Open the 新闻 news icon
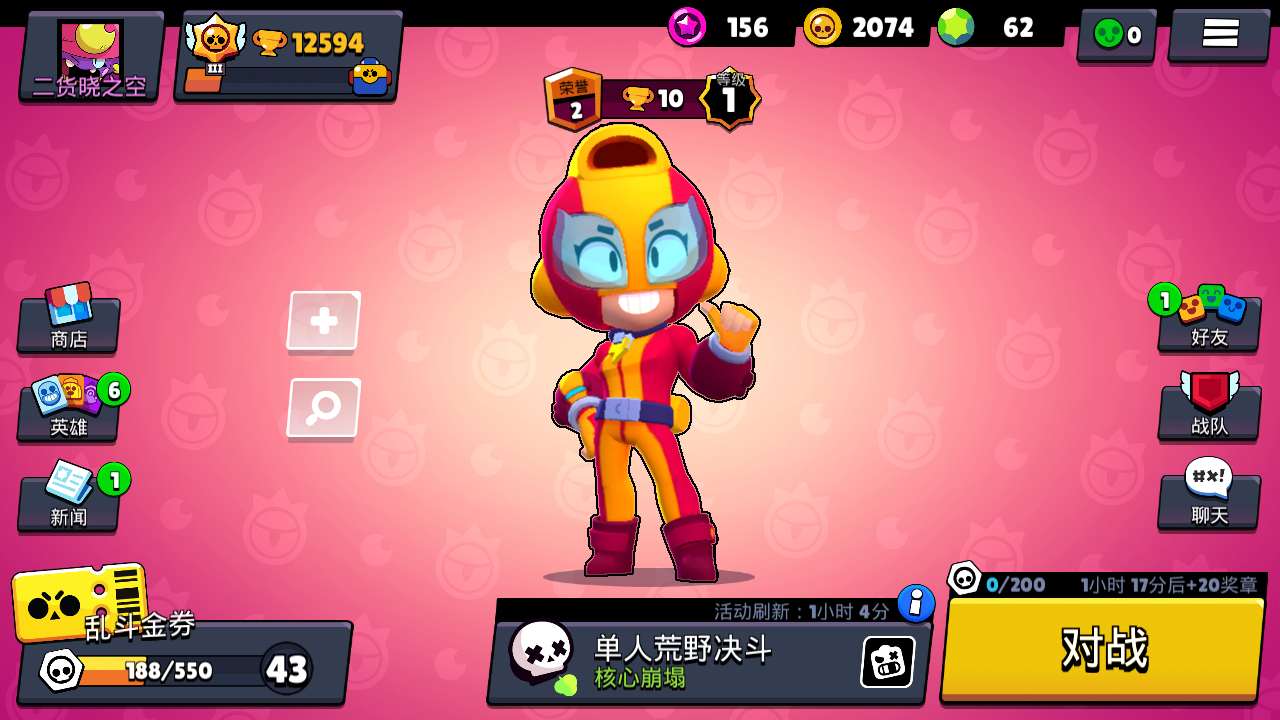The image size is (1280, 720). (x=66, y=498)
